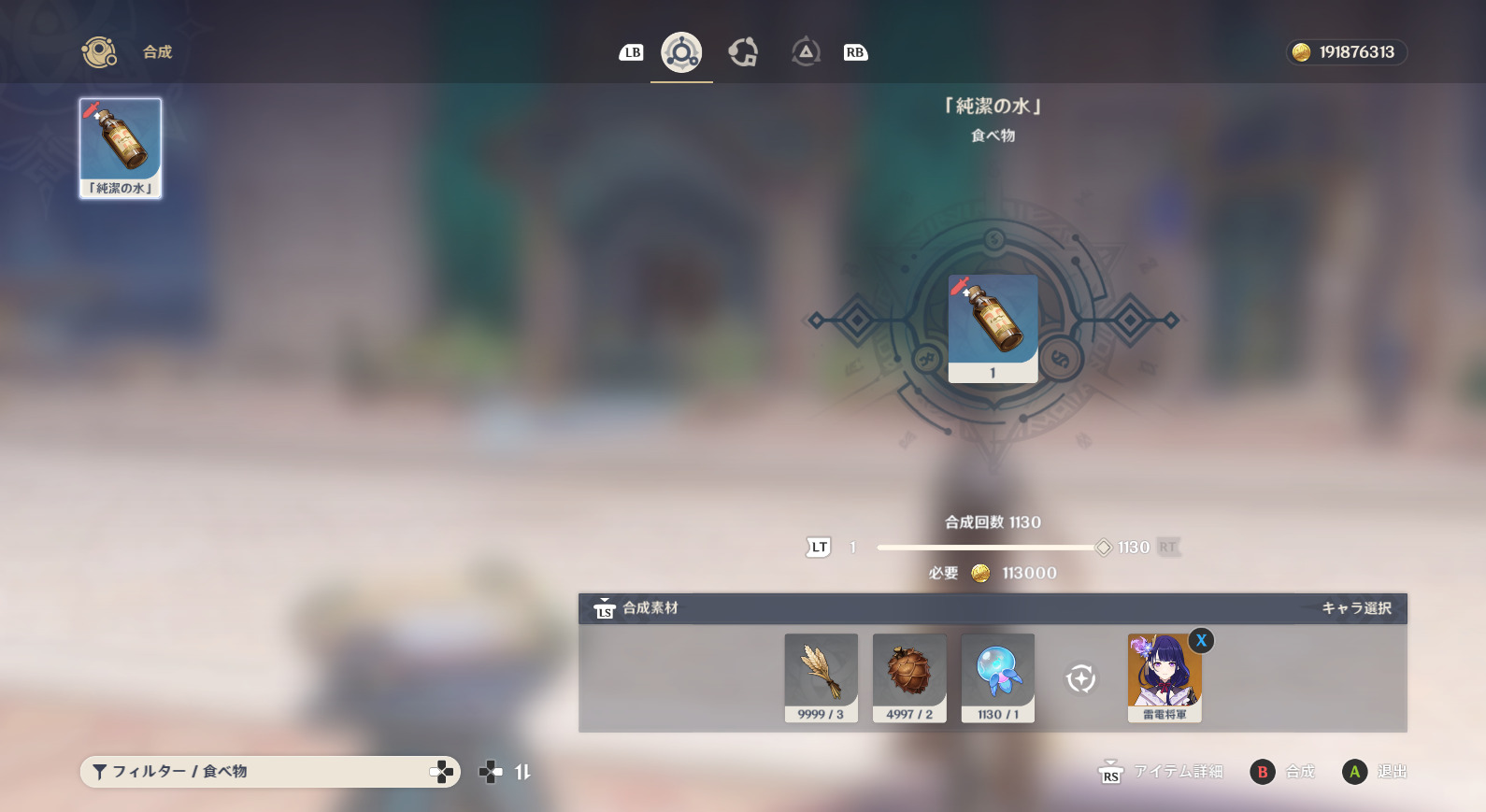Switch to the triangle emblem tab
The image size is (1486, 812).
point(805,52)
